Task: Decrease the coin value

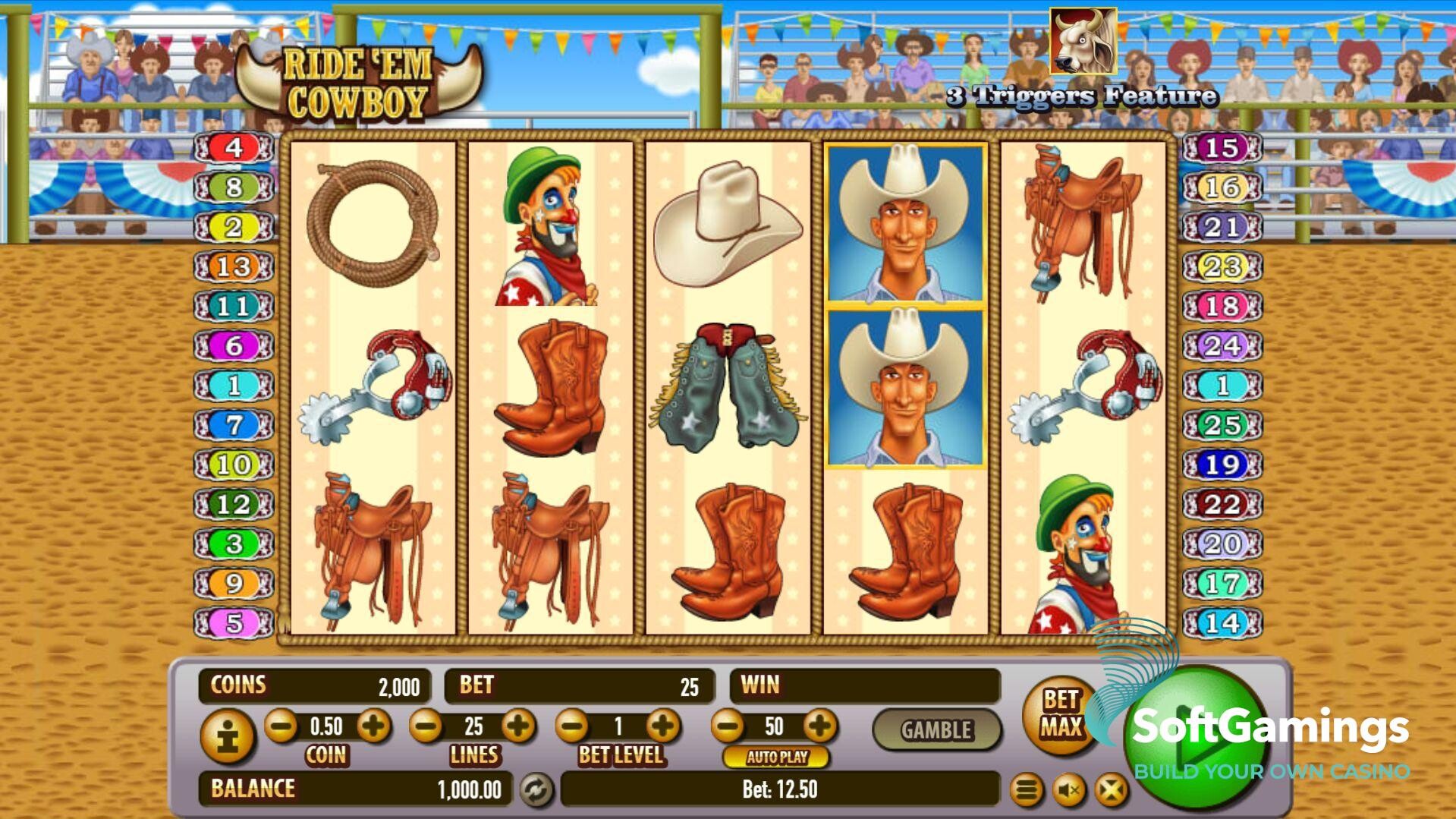Action: [x=281, y=726]
